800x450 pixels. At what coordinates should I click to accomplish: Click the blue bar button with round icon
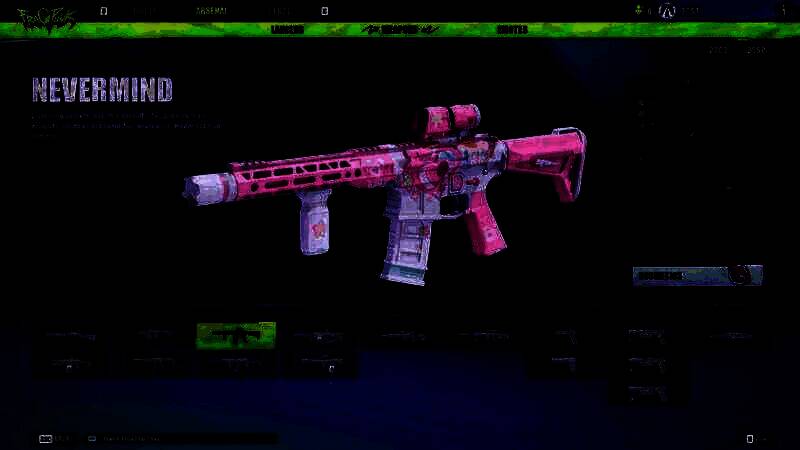697,275
